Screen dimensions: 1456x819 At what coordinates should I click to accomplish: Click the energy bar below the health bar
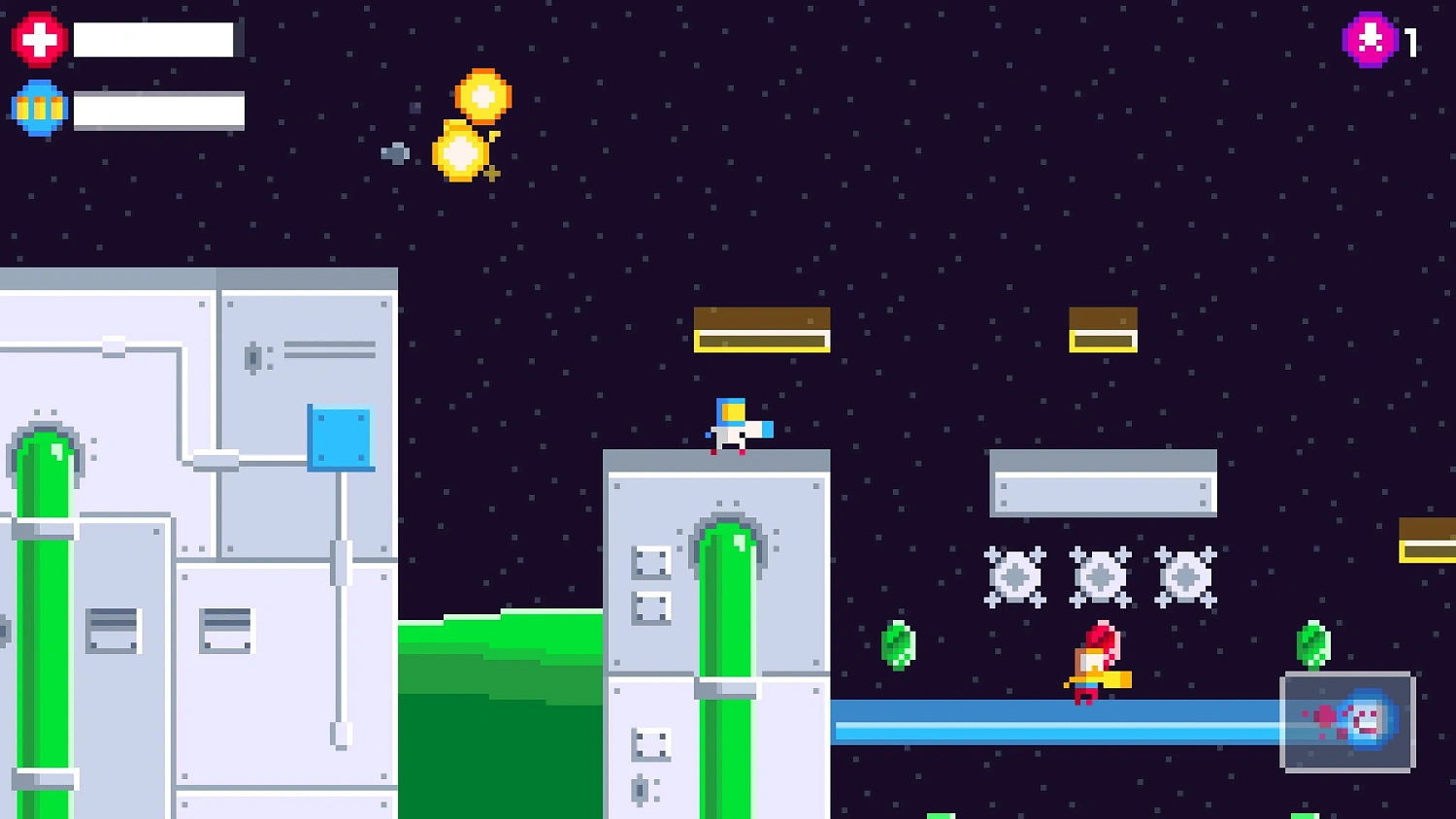[160, 108]
